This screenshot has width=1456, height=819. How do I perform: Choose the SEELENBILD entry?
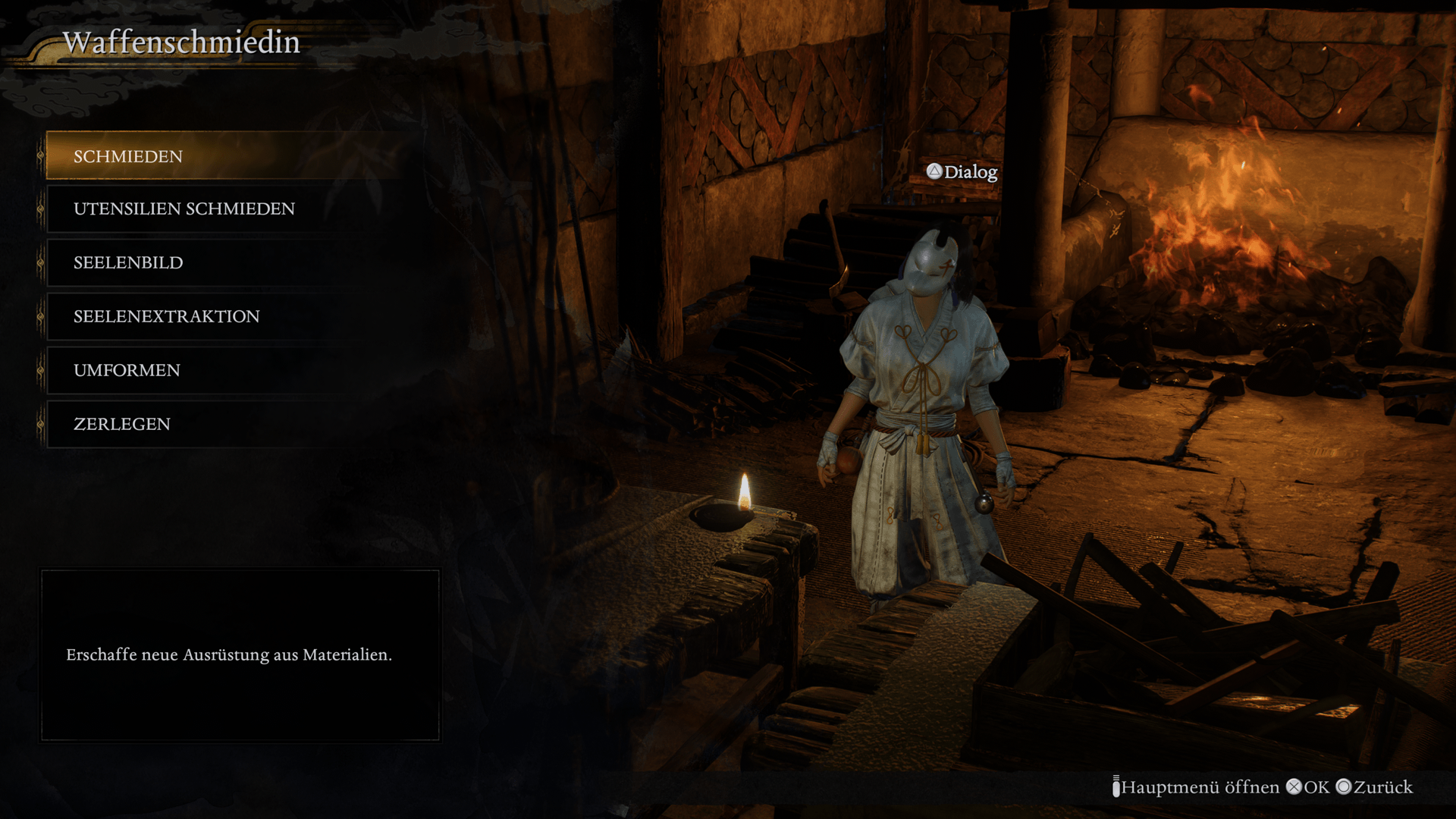pyautogui.click(x=129, y=262)
